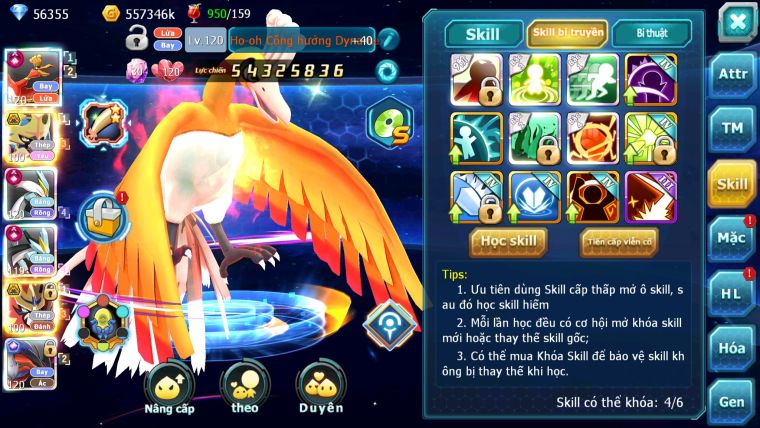Select the red claw slash skill icon
The image size is (760, 428).
pos(650,196)
